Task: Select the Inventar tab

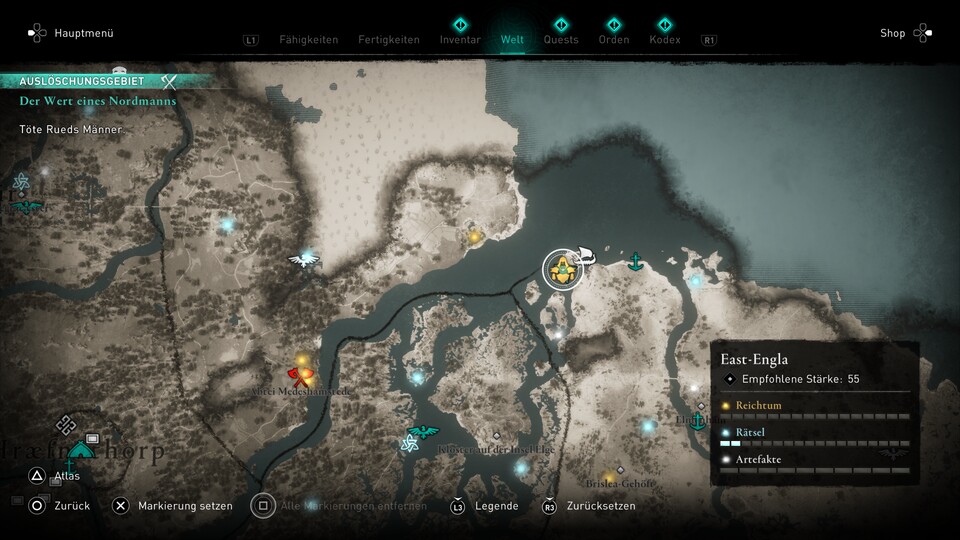Action: point(460,40)
